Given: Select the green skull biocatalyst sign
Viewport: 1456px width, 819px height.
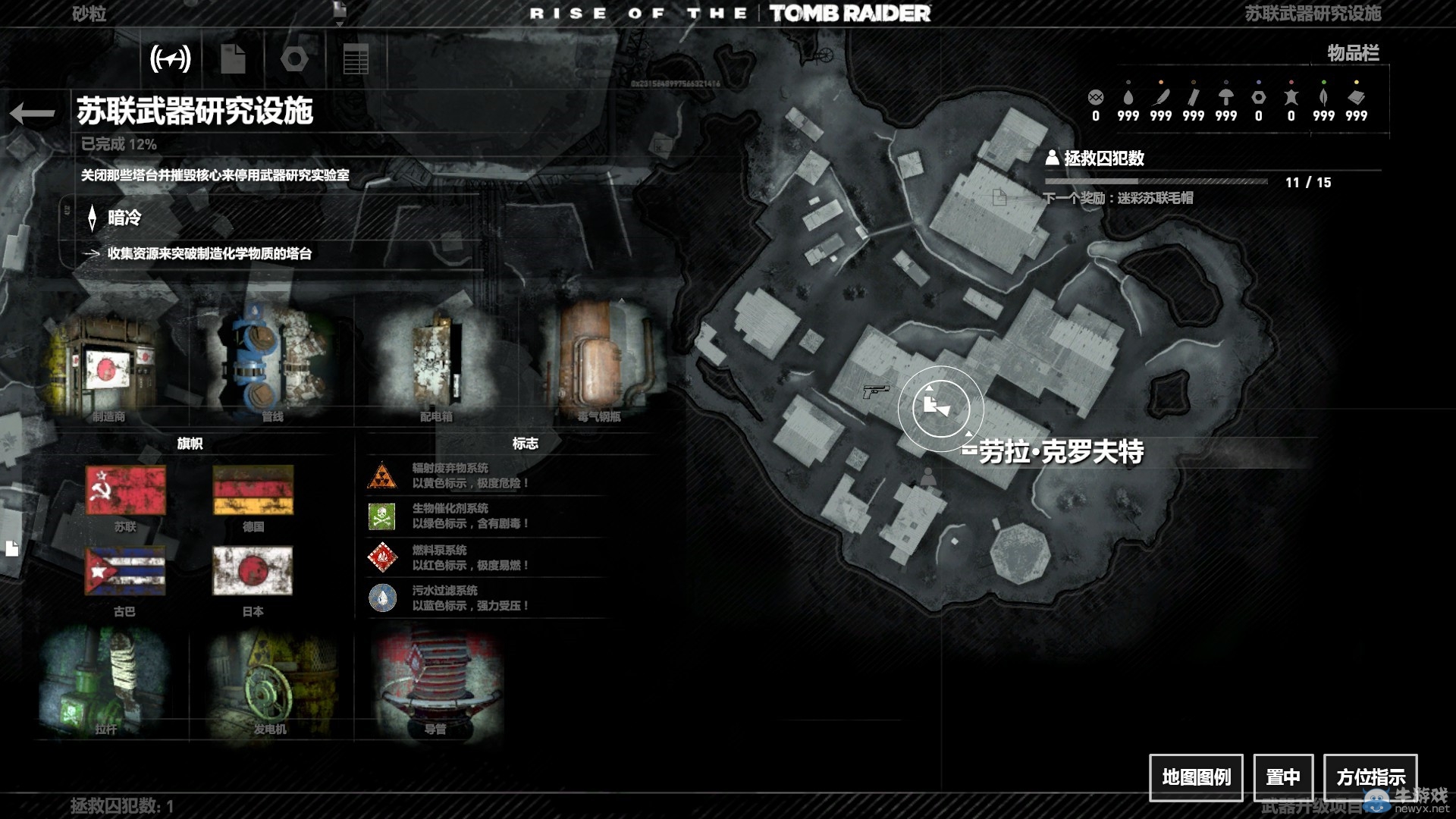Looking at the screenshot, I should [382, 516].
